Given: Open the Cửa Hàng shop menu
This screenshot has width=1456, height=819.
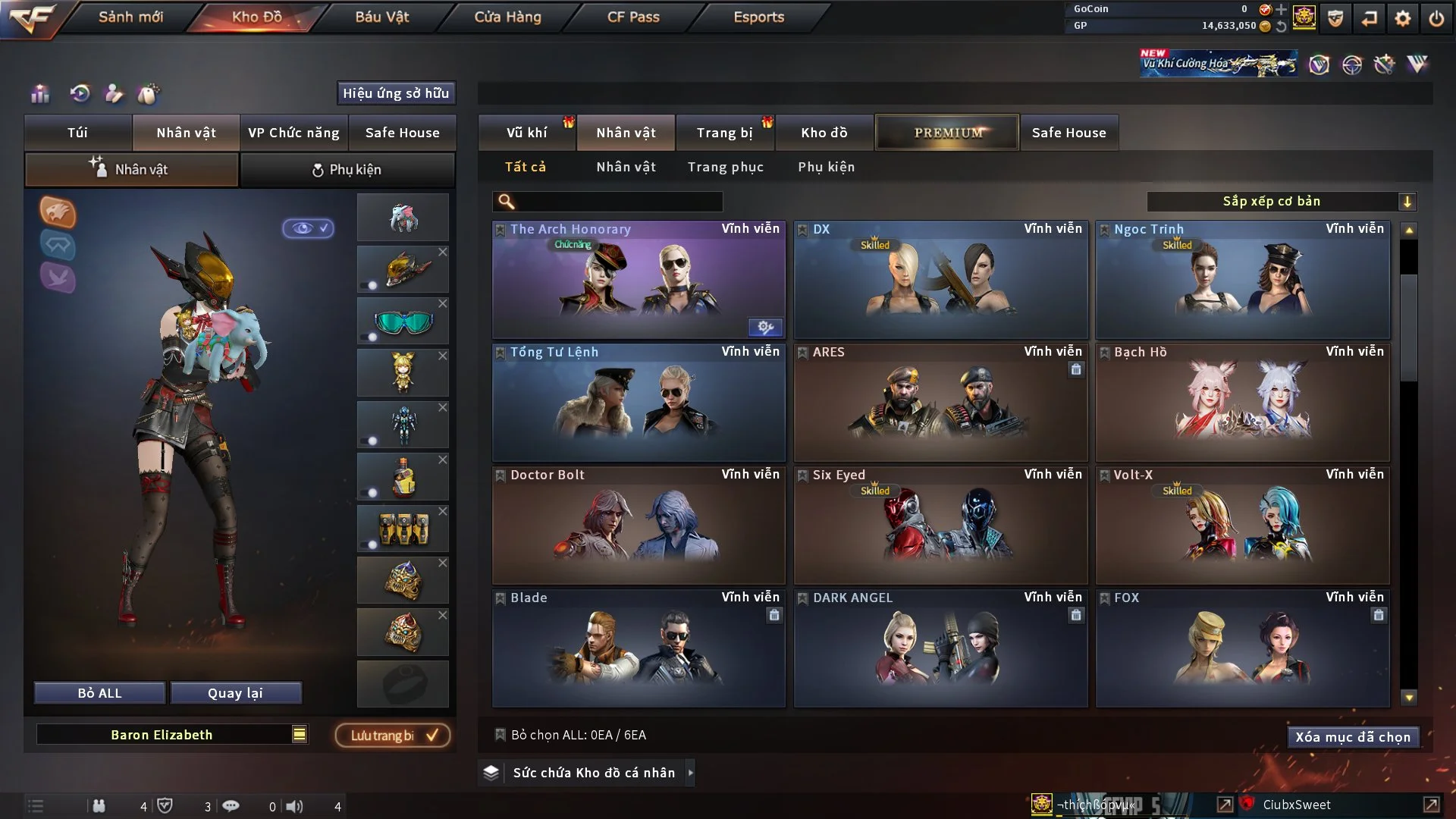Looking at the screenshot, I should click(507, 17).
